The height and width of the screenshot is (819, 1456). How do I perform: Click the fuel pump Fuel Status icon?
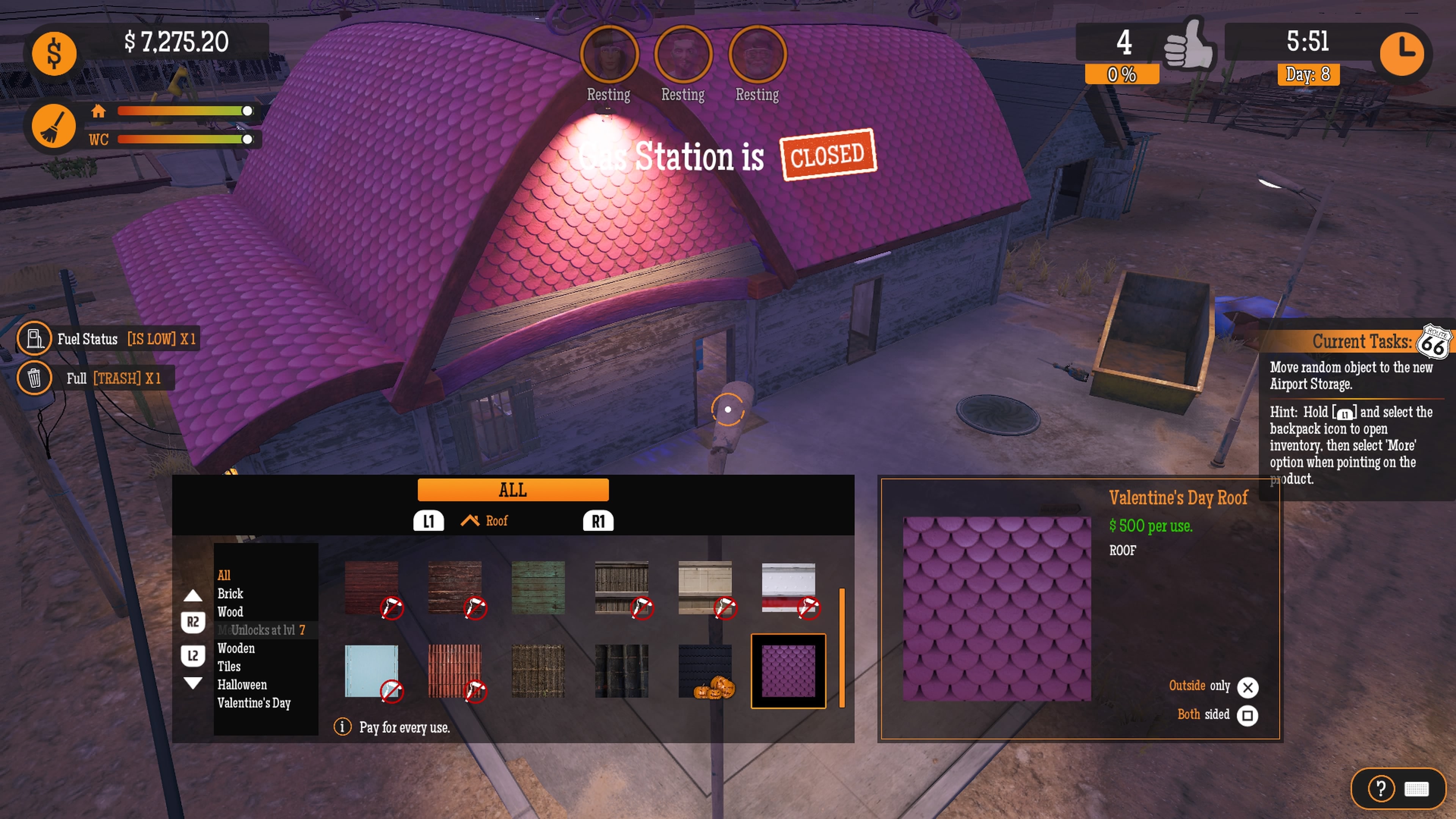[x=34, y=339]
